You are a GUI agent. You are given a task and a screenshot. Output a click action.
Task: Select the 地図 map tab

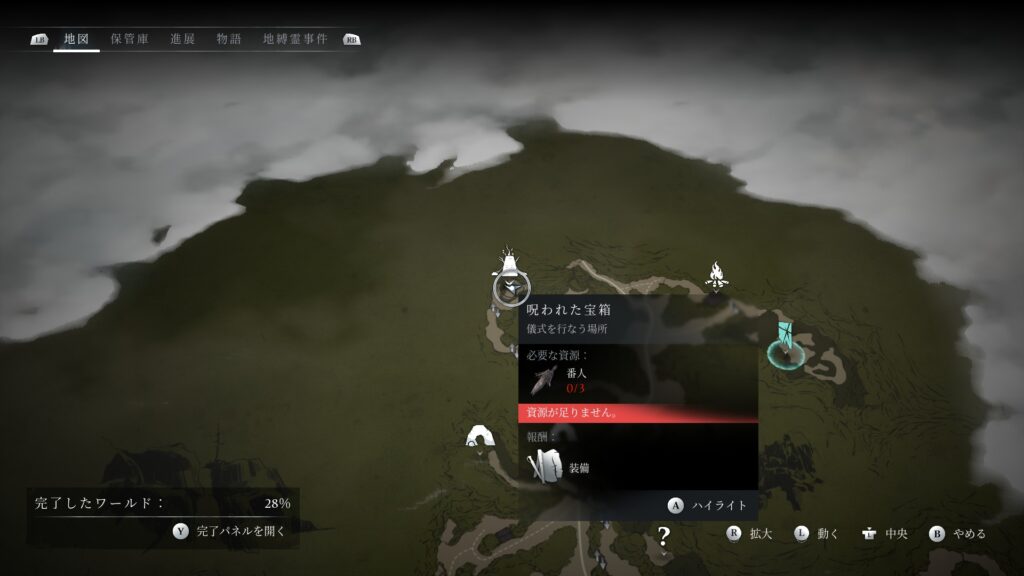76,39
